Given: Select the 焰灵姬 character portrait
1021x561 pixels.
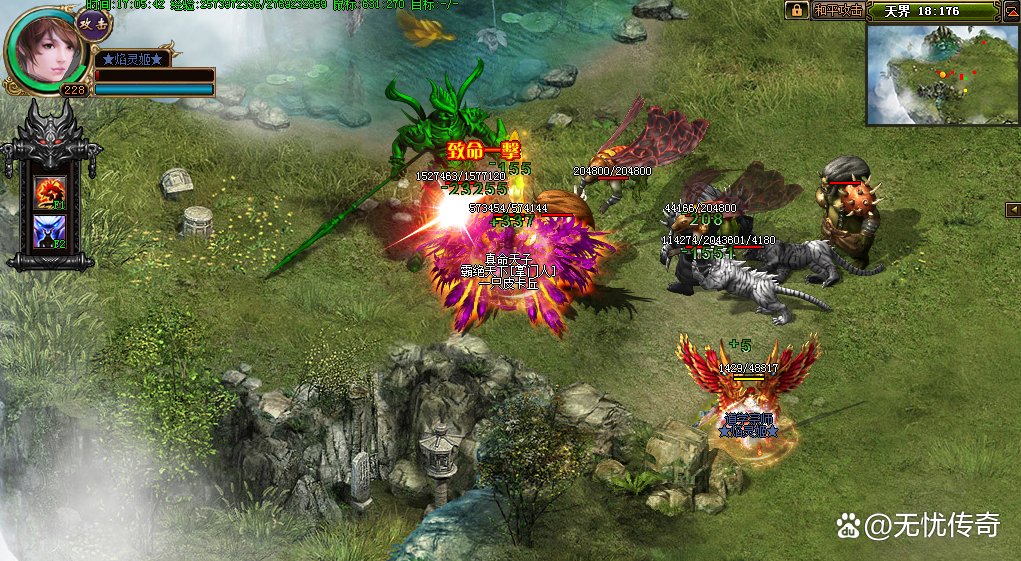Looking at the screenshot, I should [x=46, y=49].
